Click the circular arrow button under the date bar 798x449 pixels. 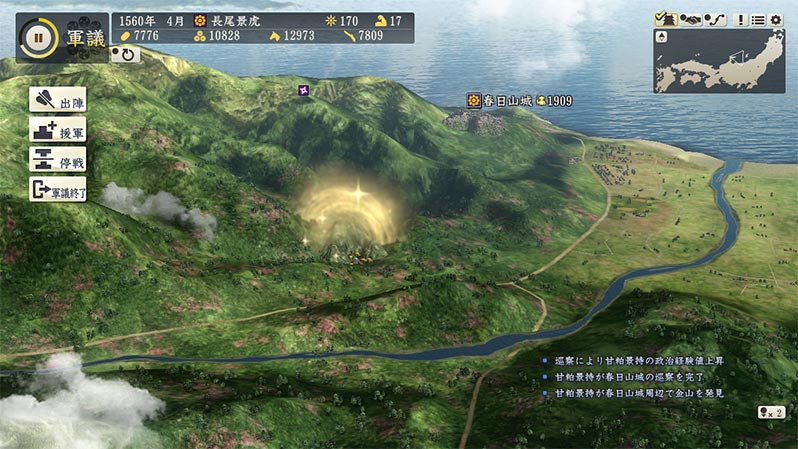tap(126, 54)
